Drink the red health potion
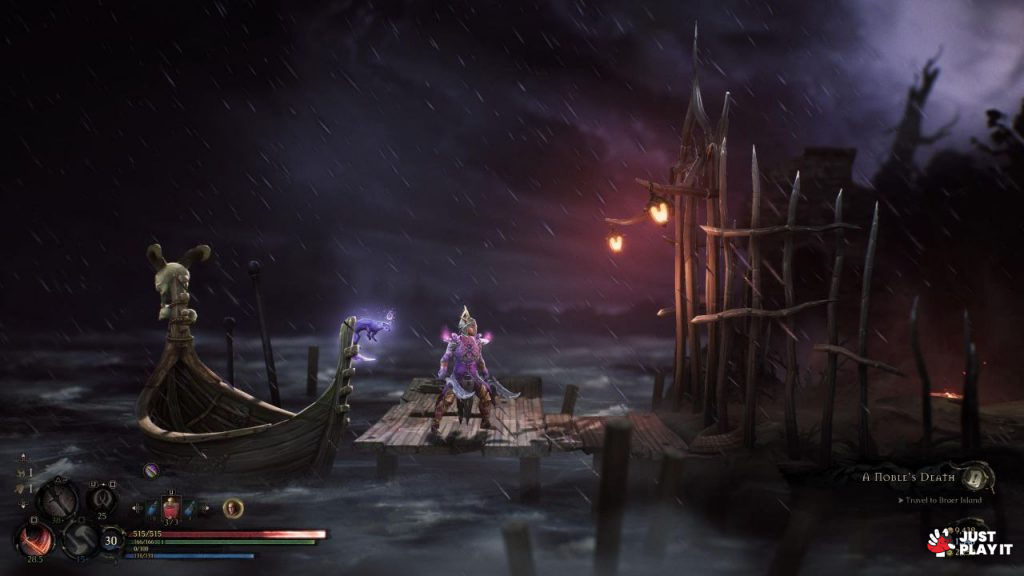Image resolution: width=1024 pixels, height=576 pixels. (x=171, y=507)
